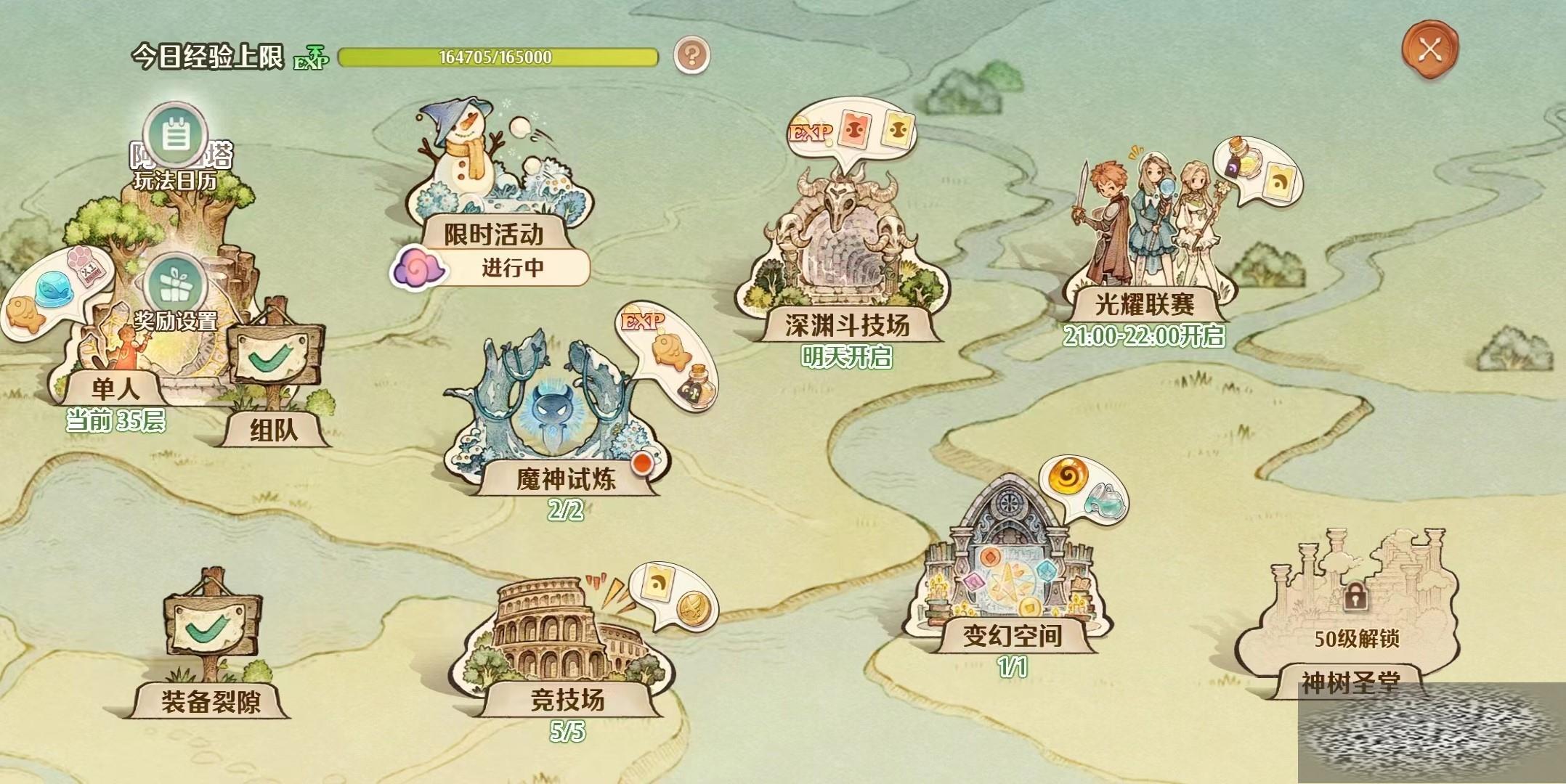Image resolution: width=1566 pixels, height=784 pixels.
Task: Open the daily EXP limit help
Action: (691, 55)
